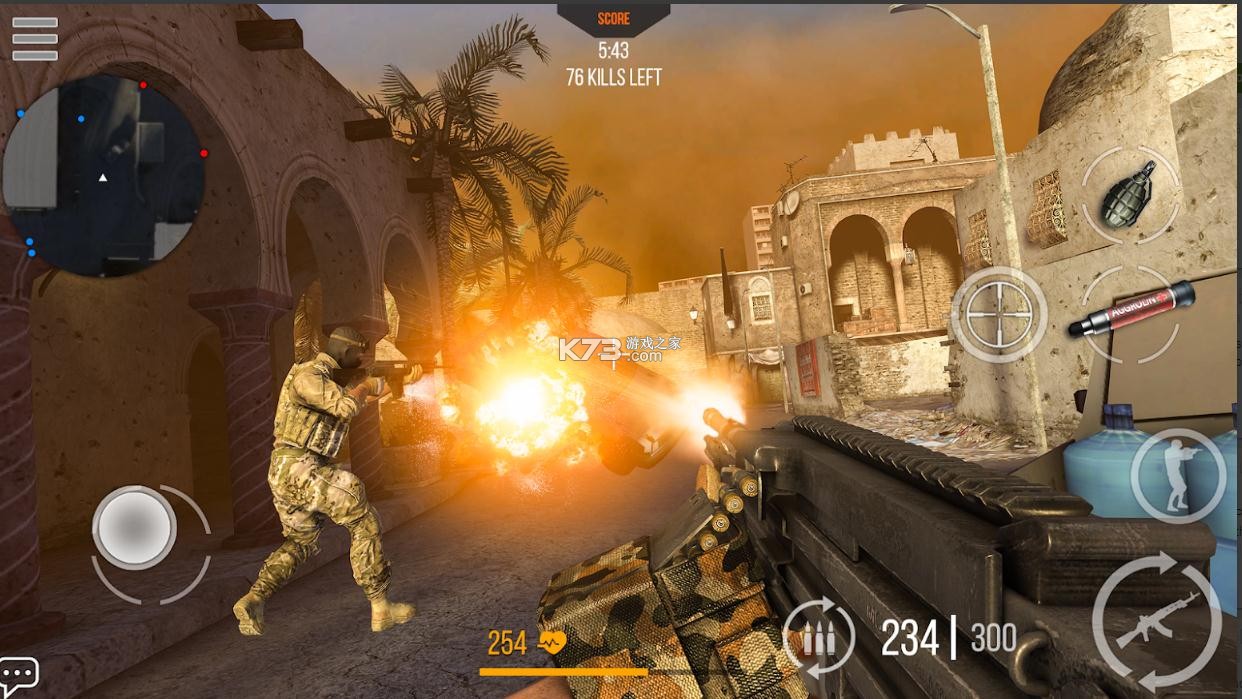Tap the aim-down-sights crosshair button
The width and height of the screenshot is (1242, 699).
(998, 315)
